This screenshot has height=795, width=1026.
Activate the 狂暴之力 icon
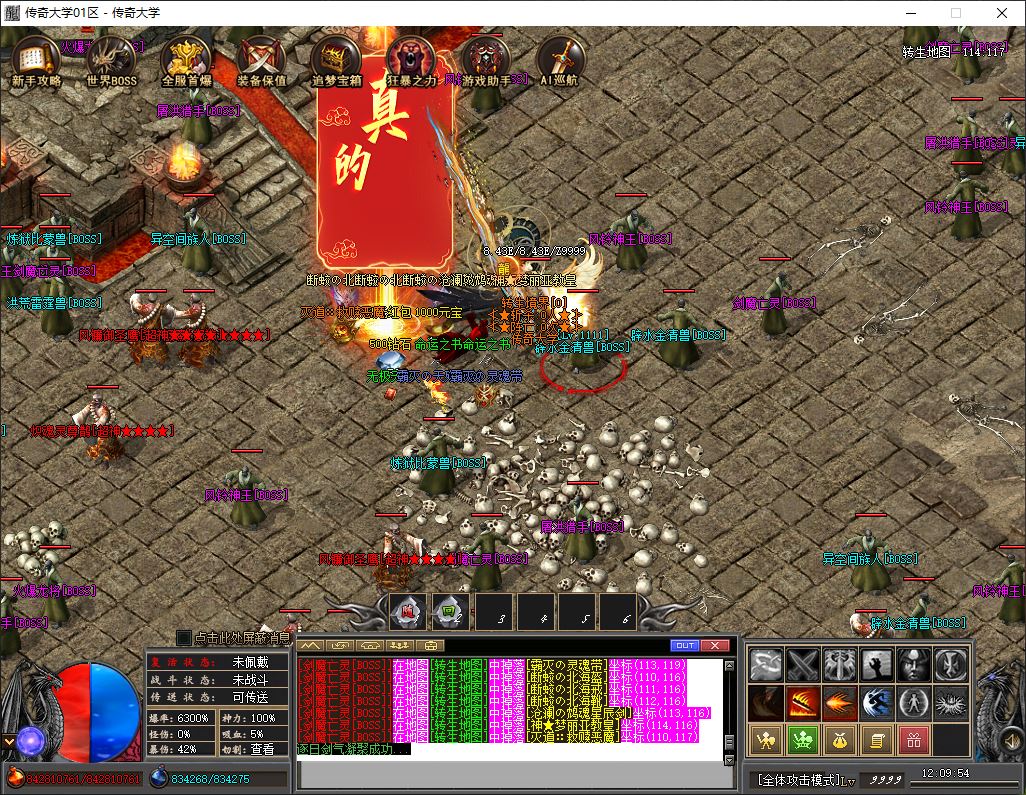[x=411, y=62]
